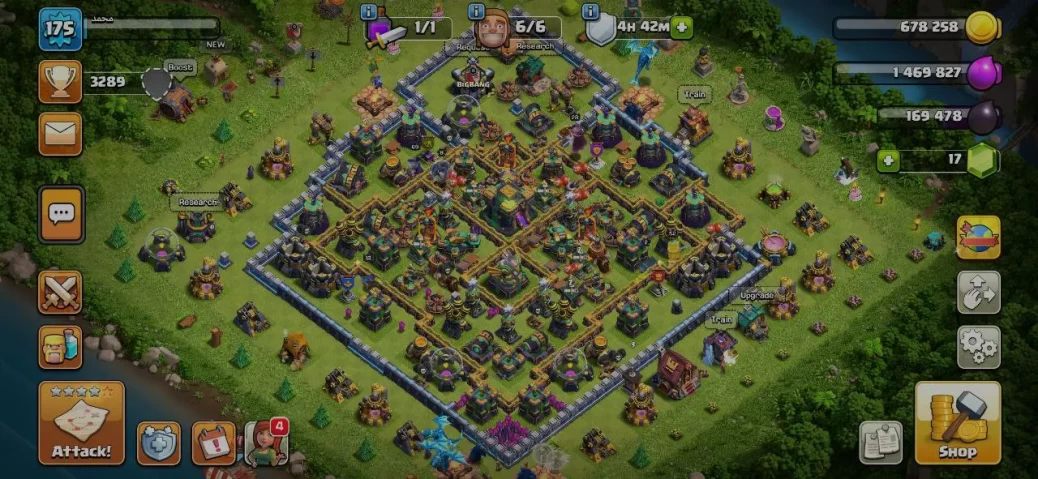Click the green plus next to shield timer

(682, 27)
